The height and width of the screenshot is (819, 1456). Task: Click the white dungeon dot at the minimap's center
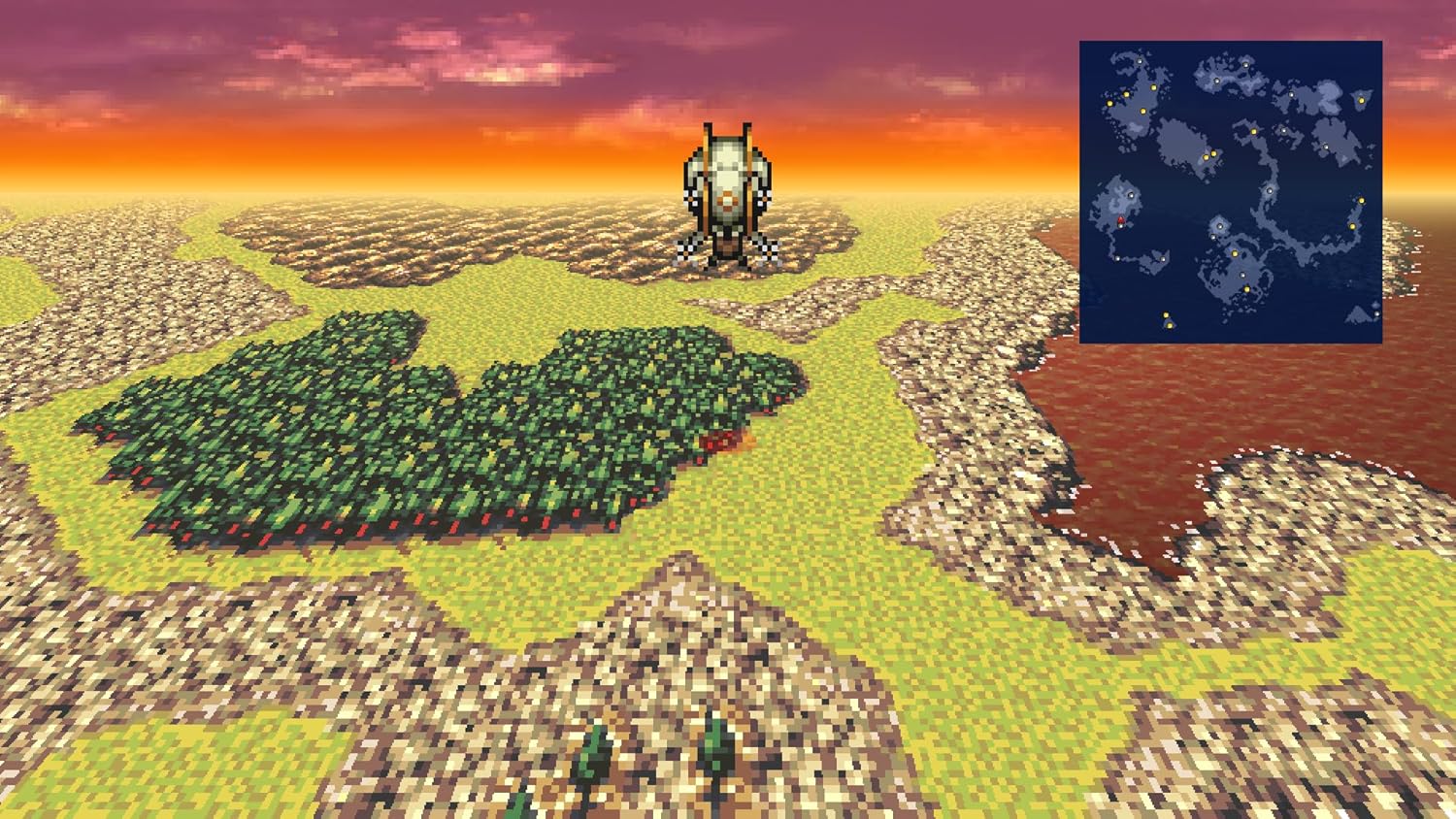[1269, 190]
